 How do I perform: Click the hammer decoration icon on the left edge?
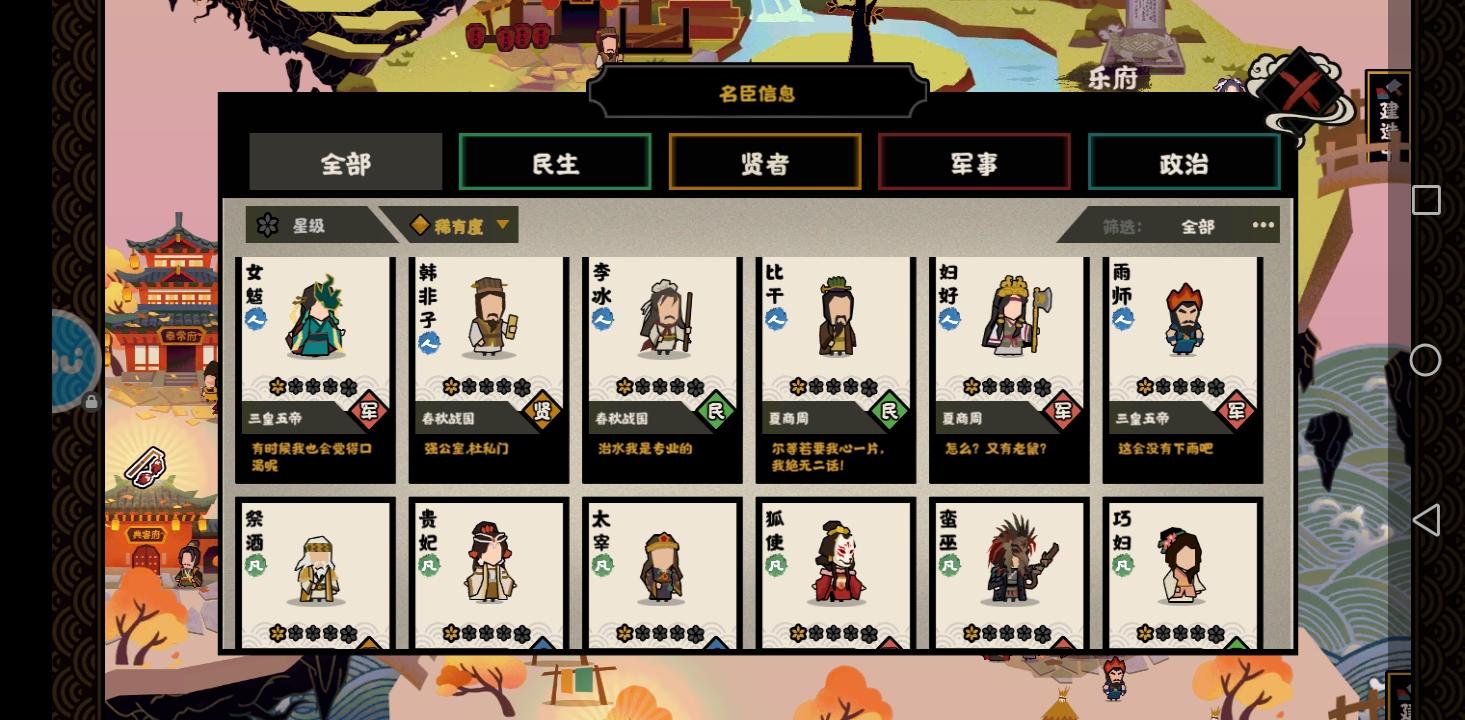click(x=145, y=465)
